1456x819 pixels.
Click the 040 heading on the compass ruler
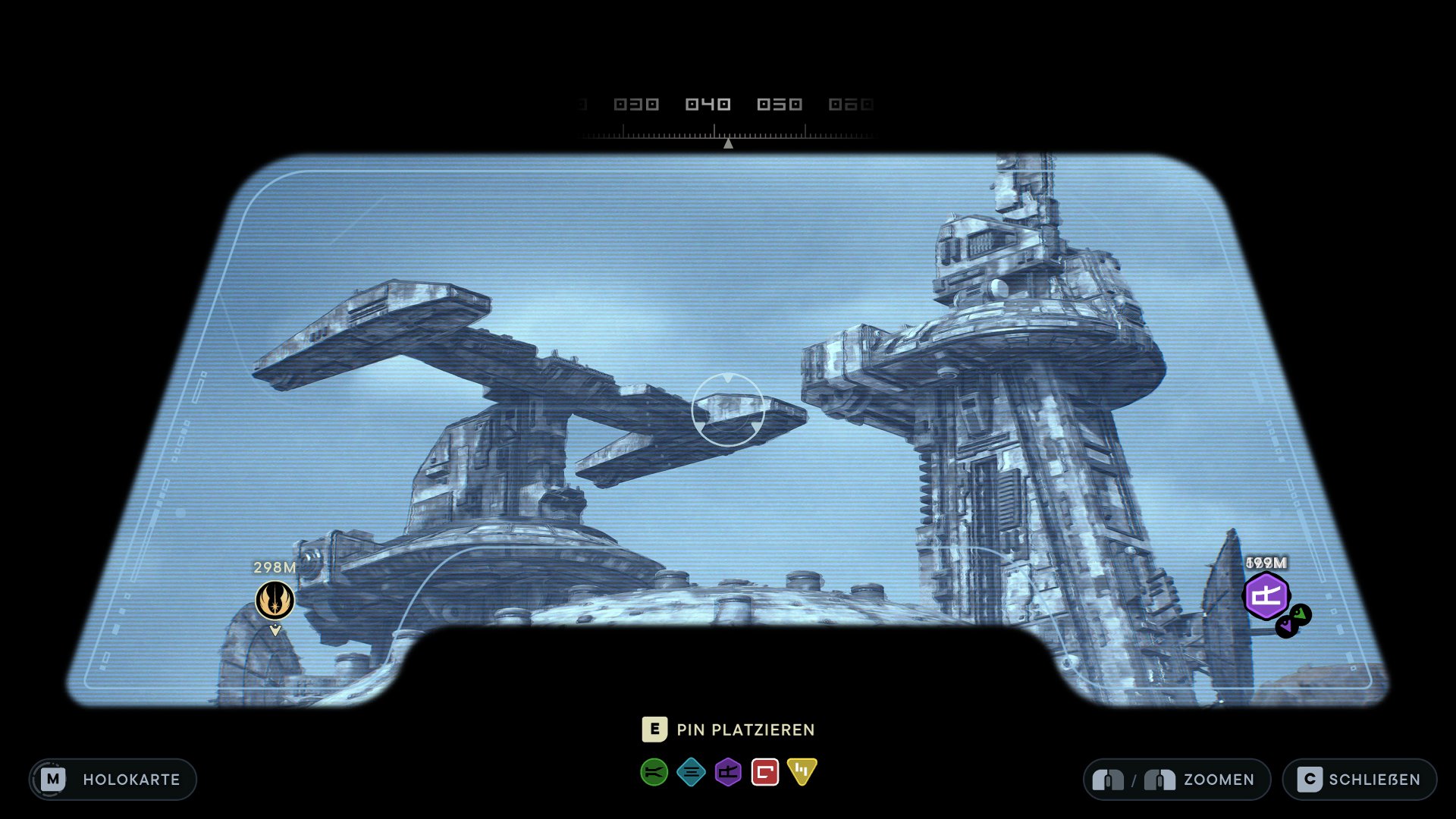[x=710, y=104]
